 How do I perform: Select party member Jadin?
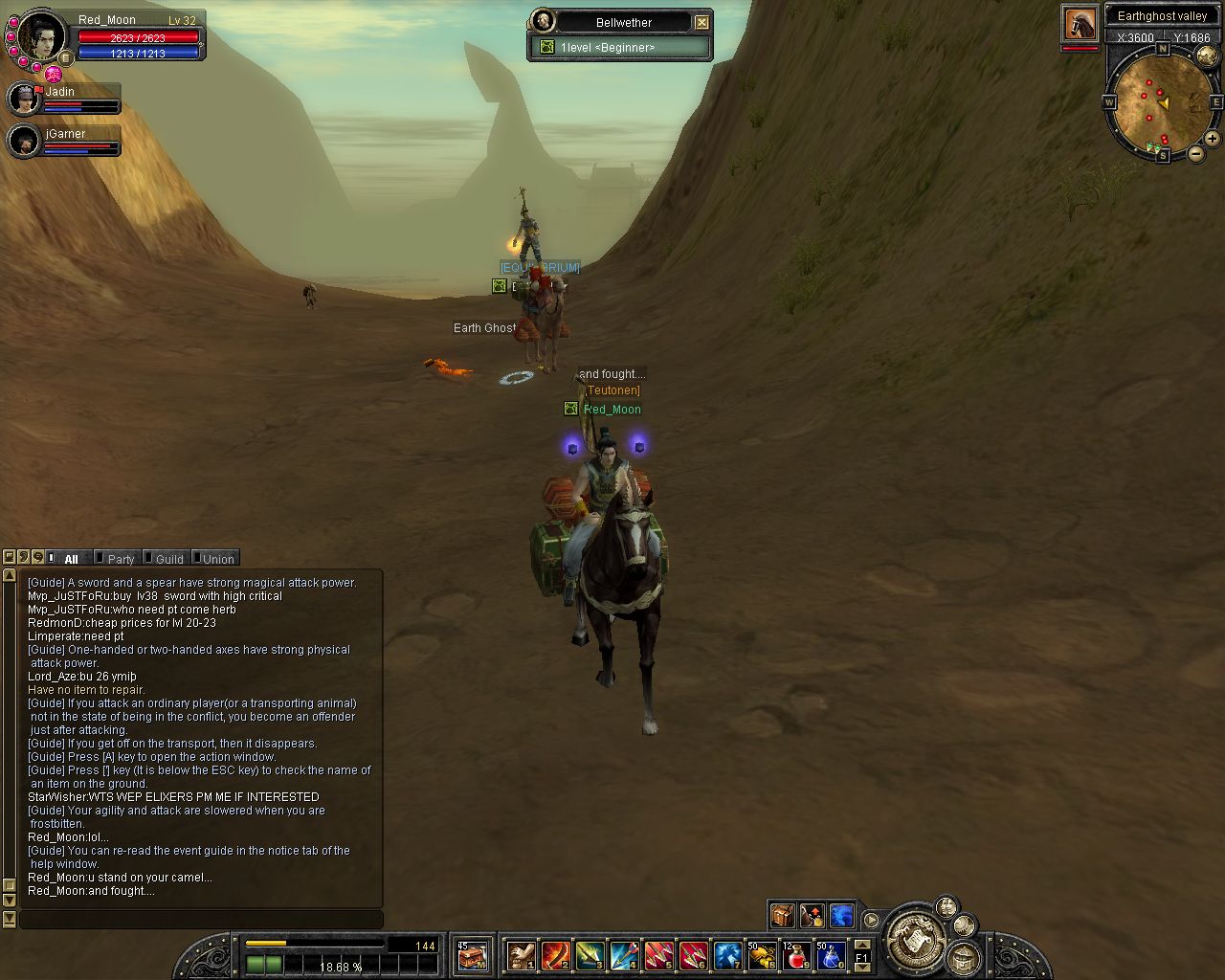click(25, 99)
